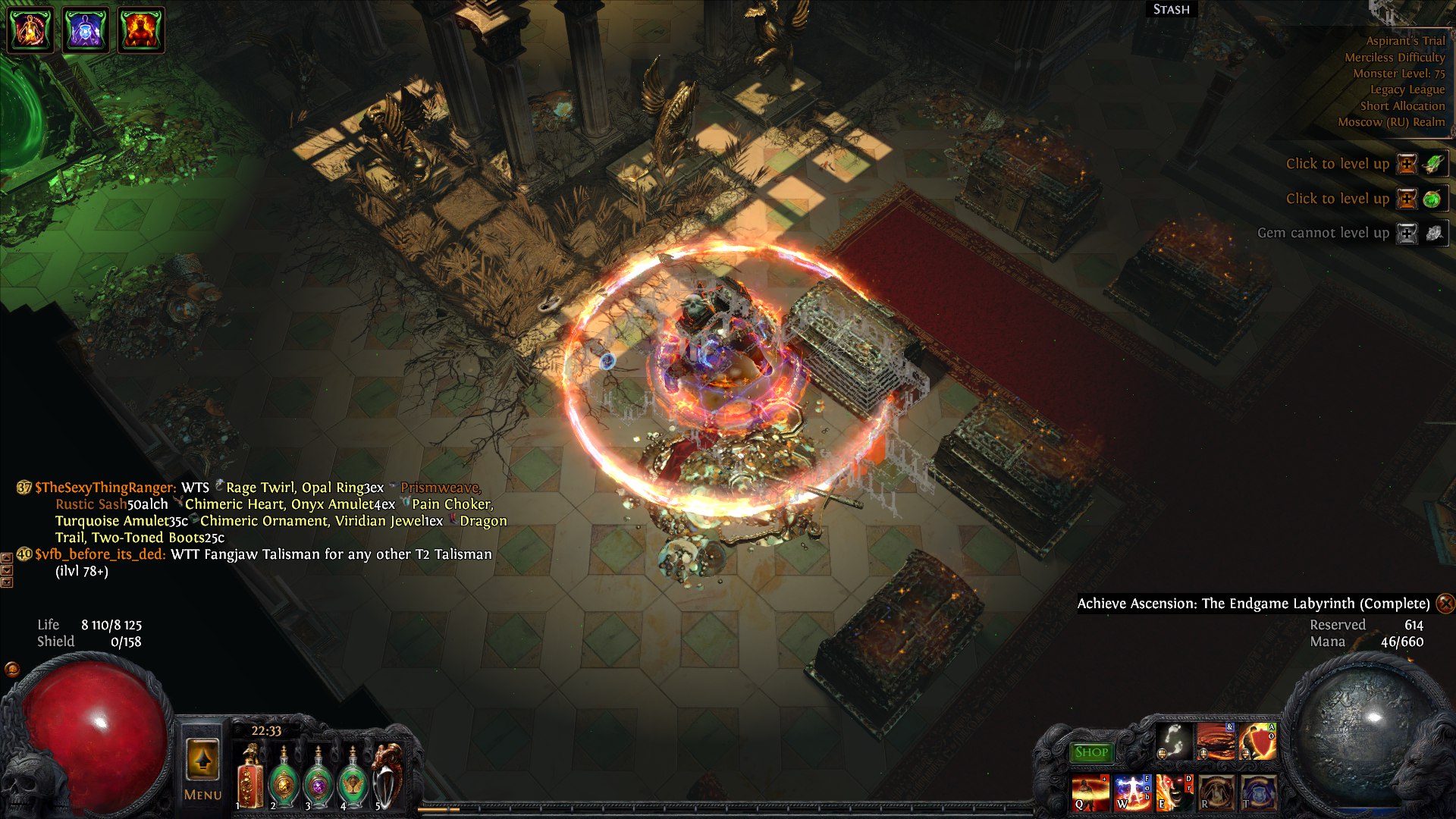Activate the E screaming face skill
Screen dimensions: 1456x819
1173,792
